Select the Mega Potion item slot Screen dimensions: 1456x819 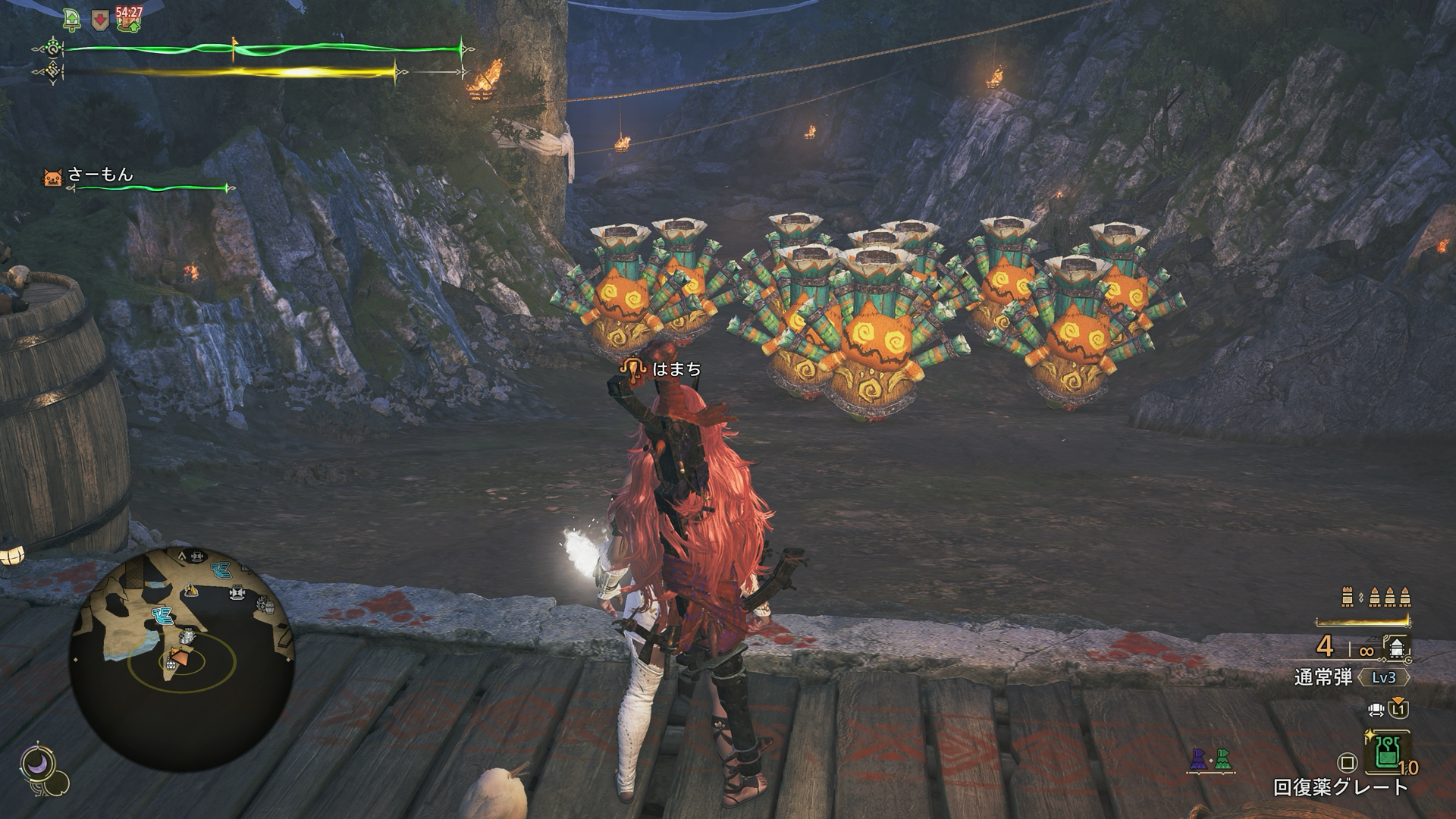[1387, 752]
